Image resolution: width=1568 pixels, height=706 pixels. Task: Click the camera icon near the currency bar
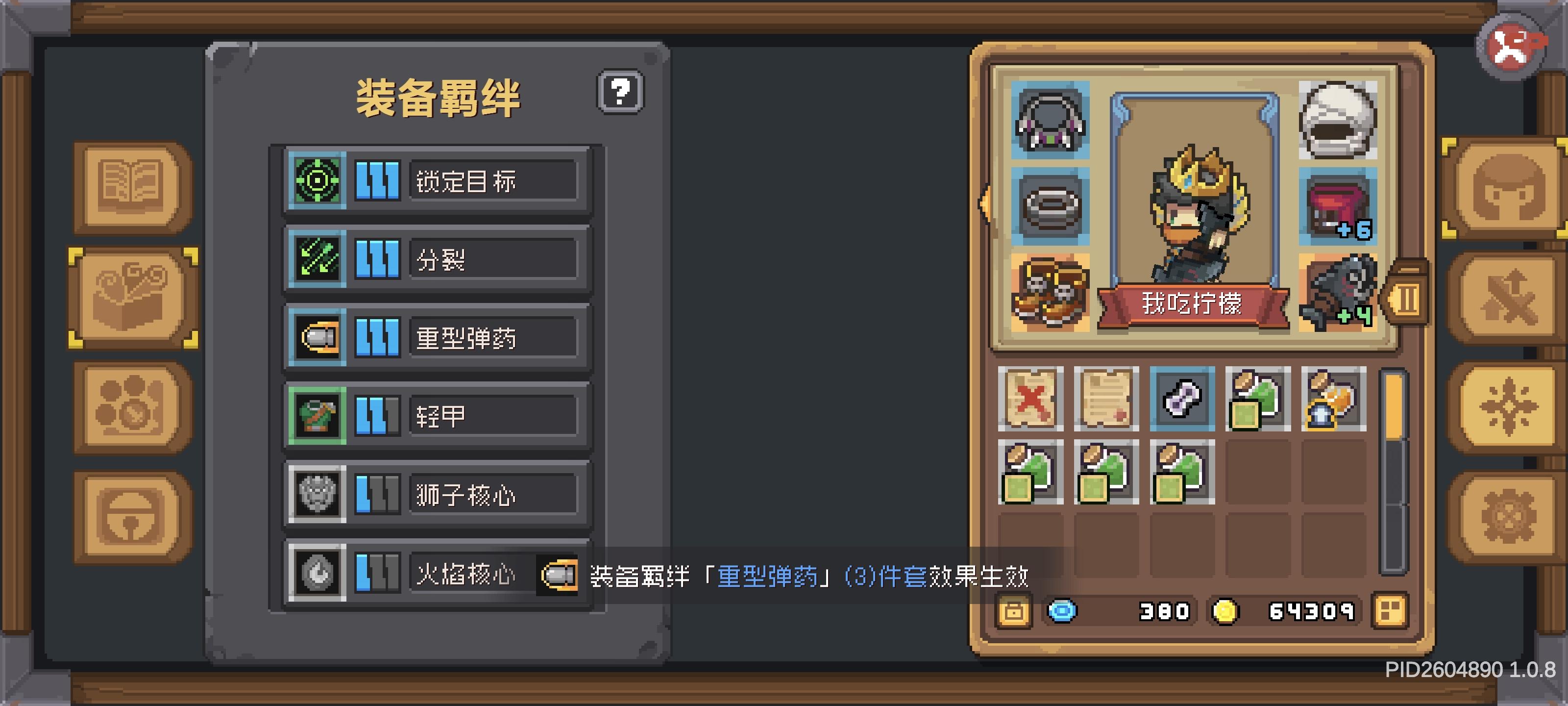1015,610
